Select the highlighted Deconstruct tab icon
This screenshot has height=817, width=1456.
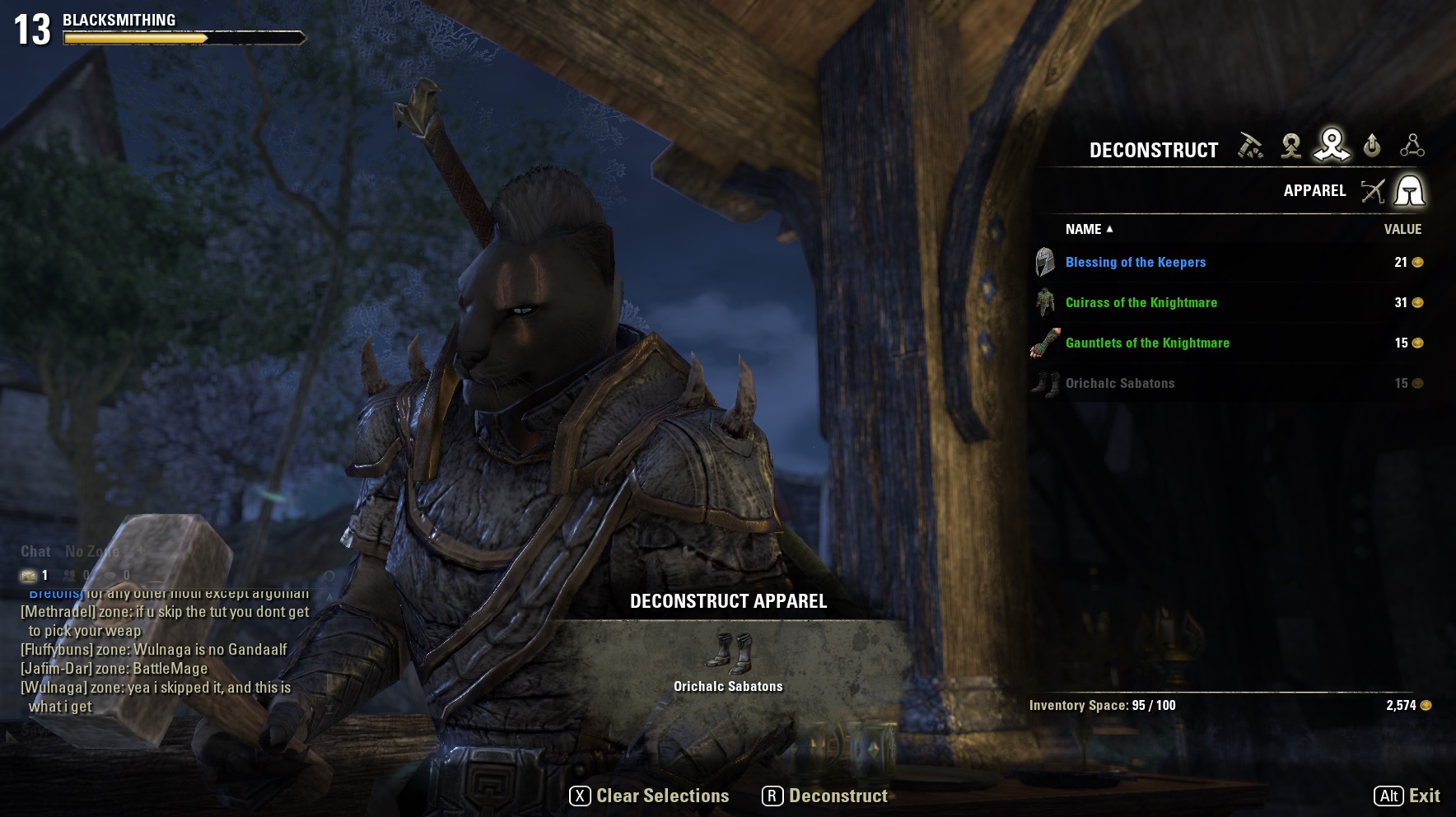[x=1331, y=146]
